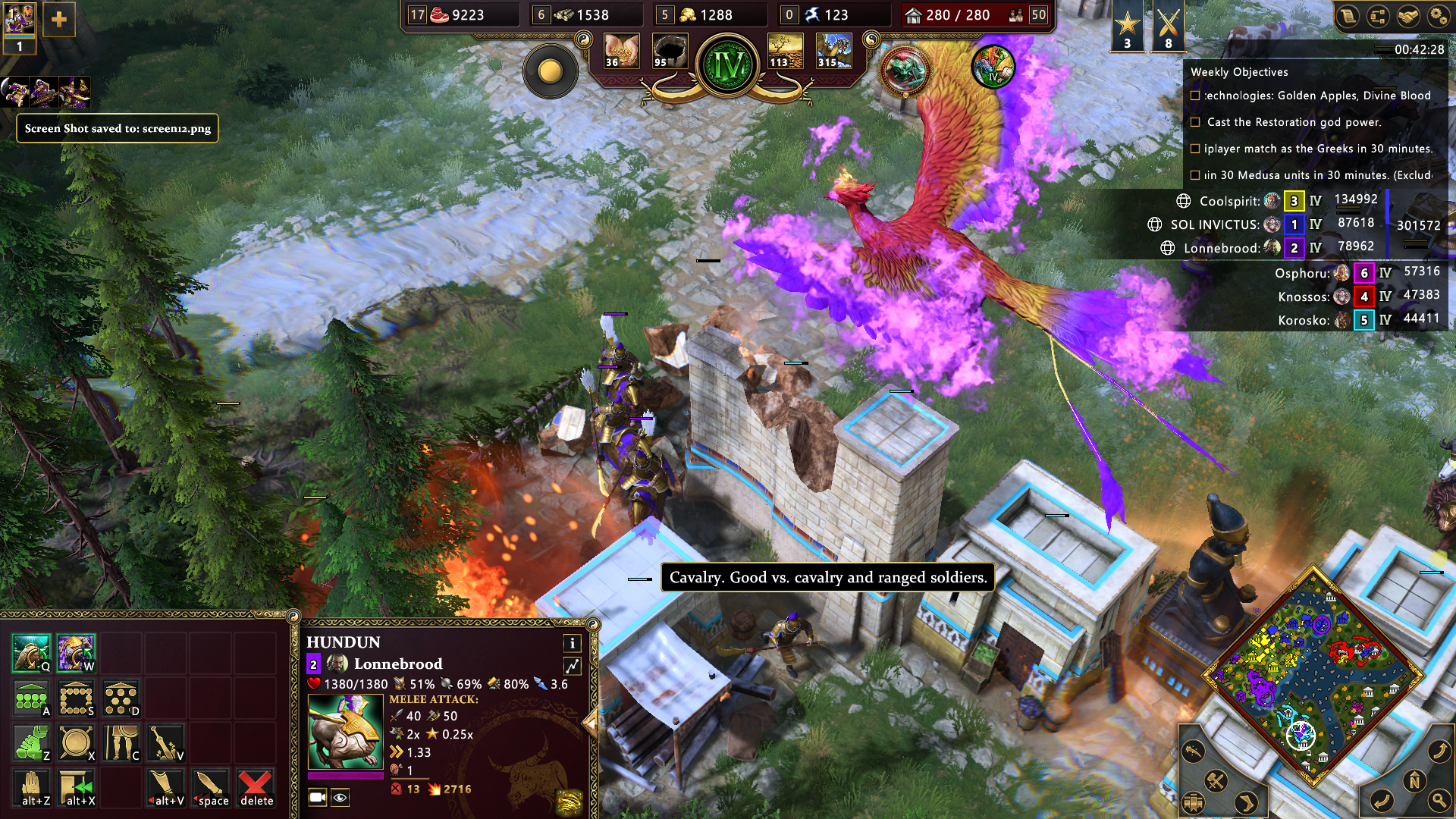Cast the sinkhole god power with 95 count
This screenshot has width=1456, height=819.
coord(670,51)
